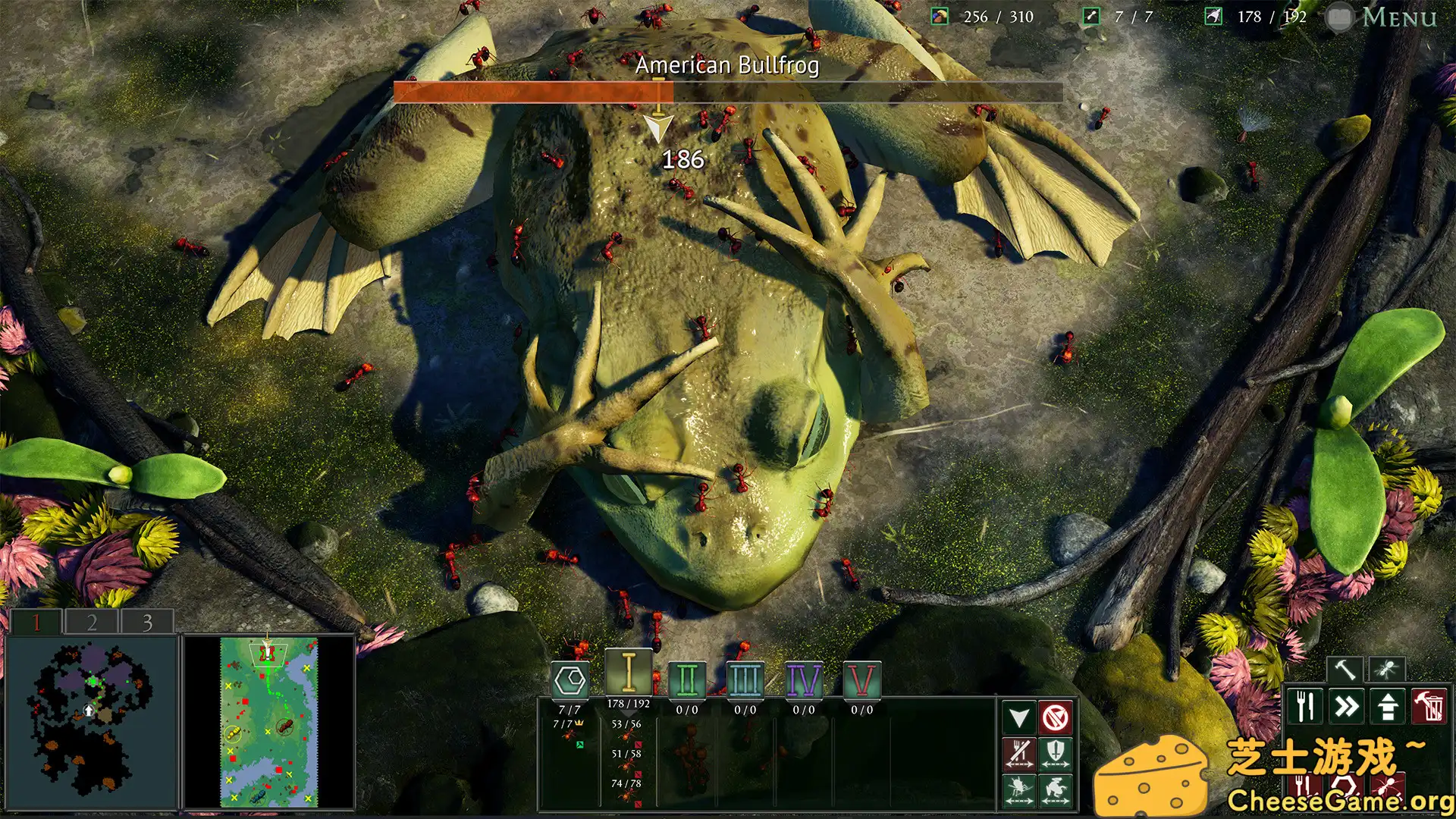Select the eat command fork-and-knife icon

pyautogui.click(x=1305, y=707)
